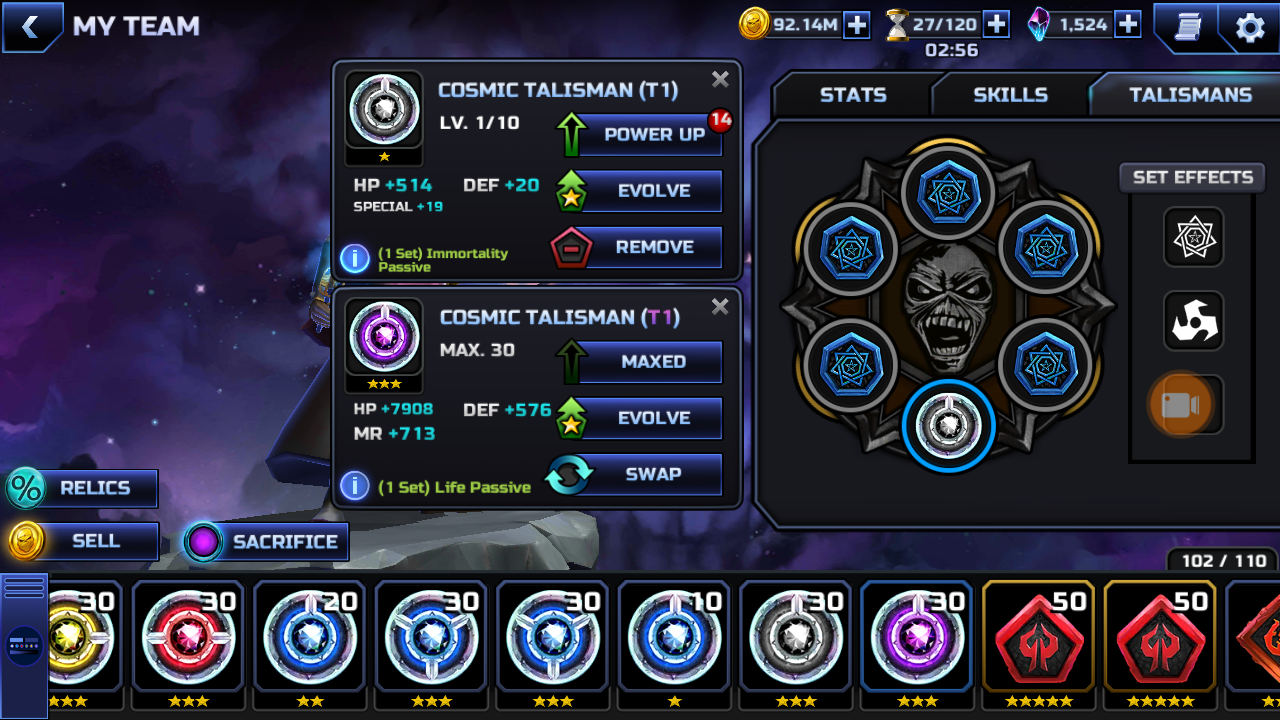Go back from My Team screen
This screenshot has height=720, width=1280.
[31, 27]
